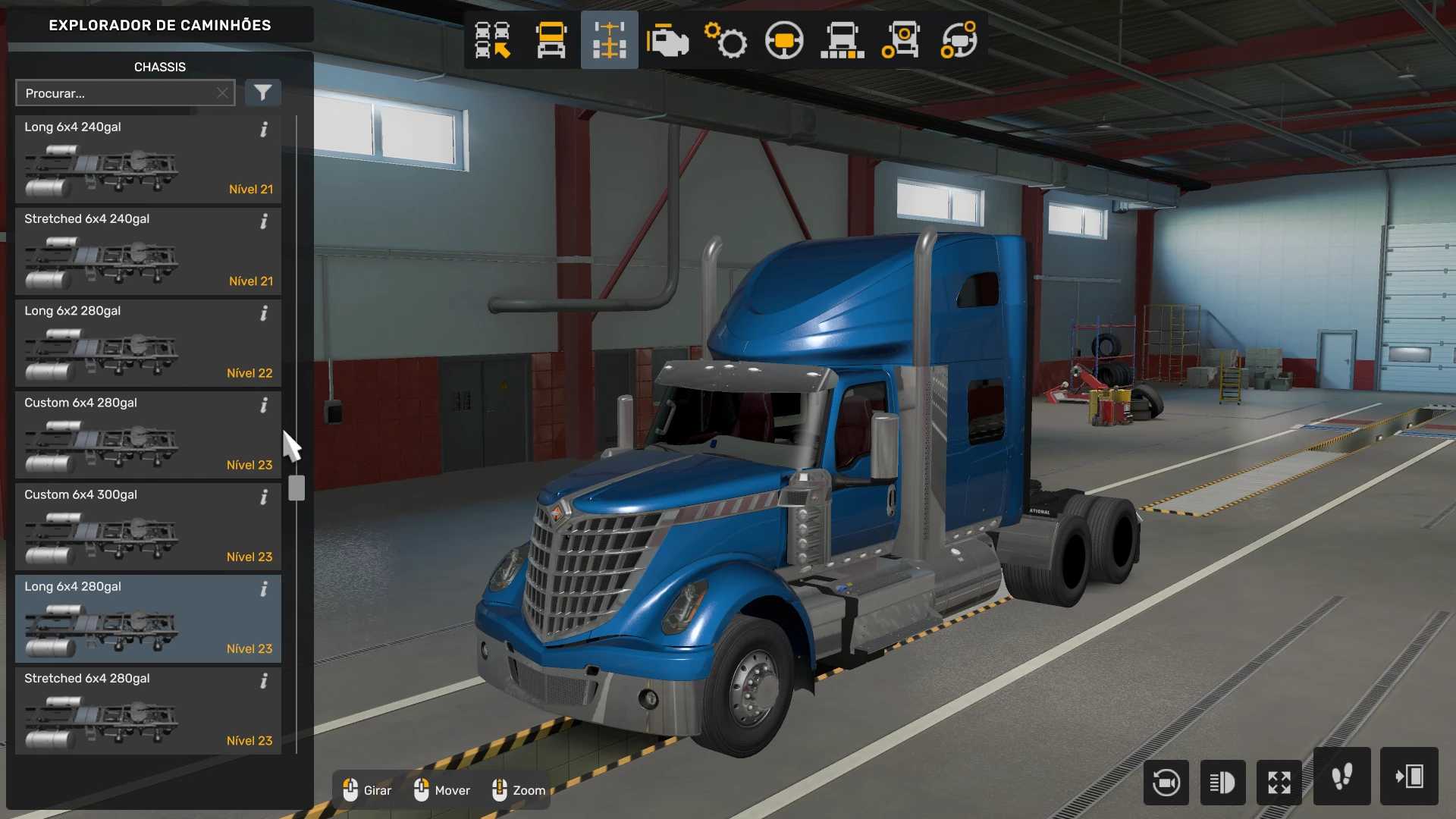The height and width of the screenshot is (819, 1456).
Task: Reset the camera view
Action: pos(1166,782)
